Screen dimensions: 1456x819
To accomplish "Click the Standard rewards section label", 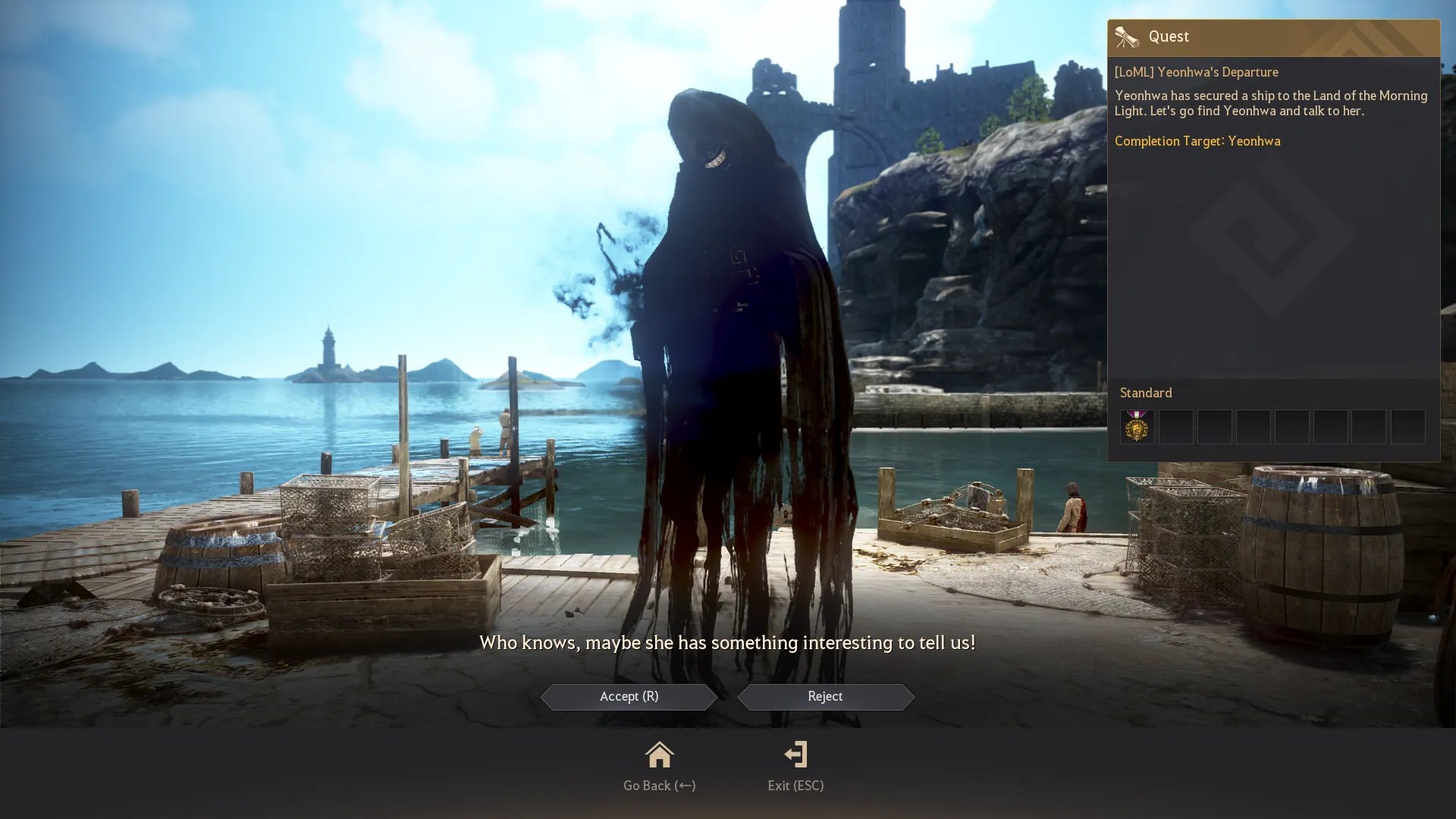I will pyautogui.click(x=1147, y=393).
